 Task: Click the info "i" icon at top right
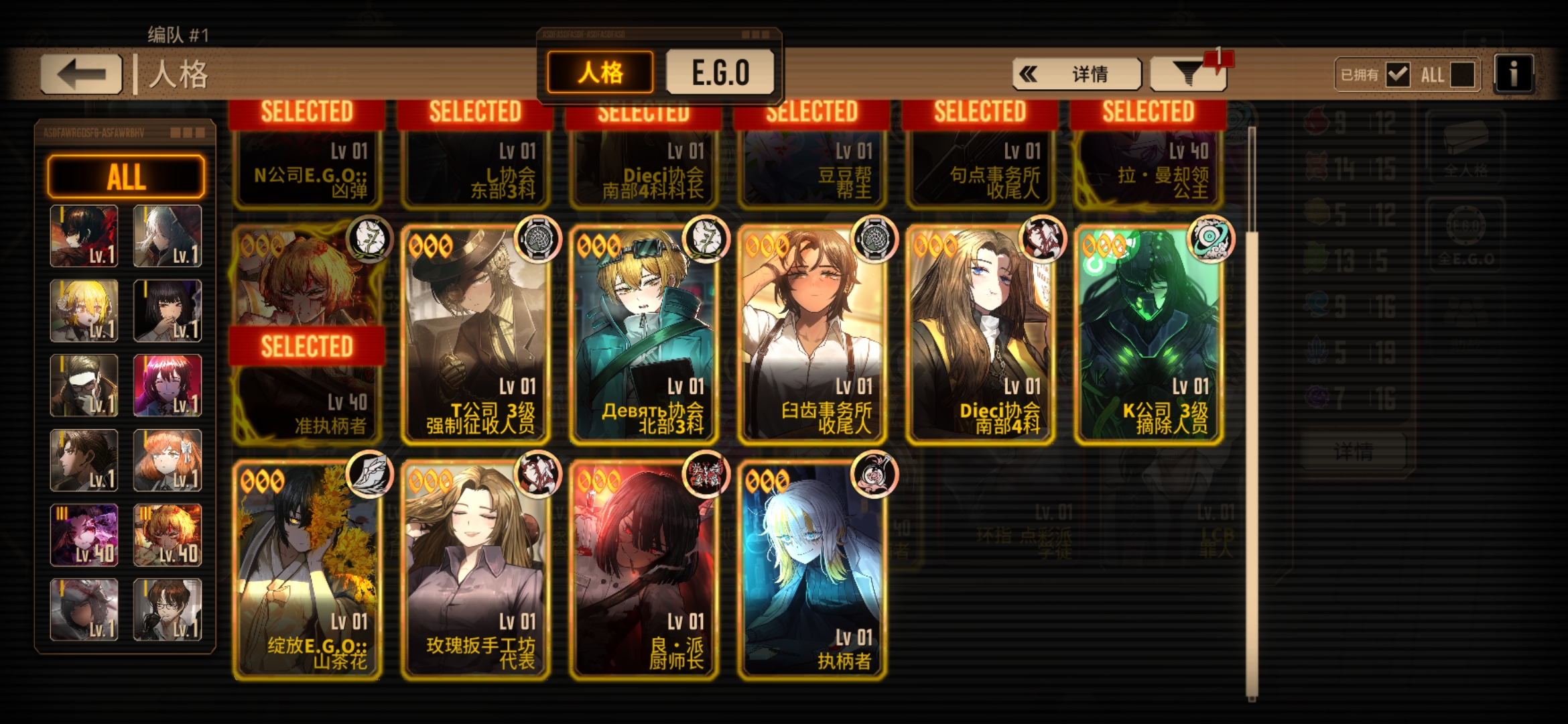point(1512,74)
